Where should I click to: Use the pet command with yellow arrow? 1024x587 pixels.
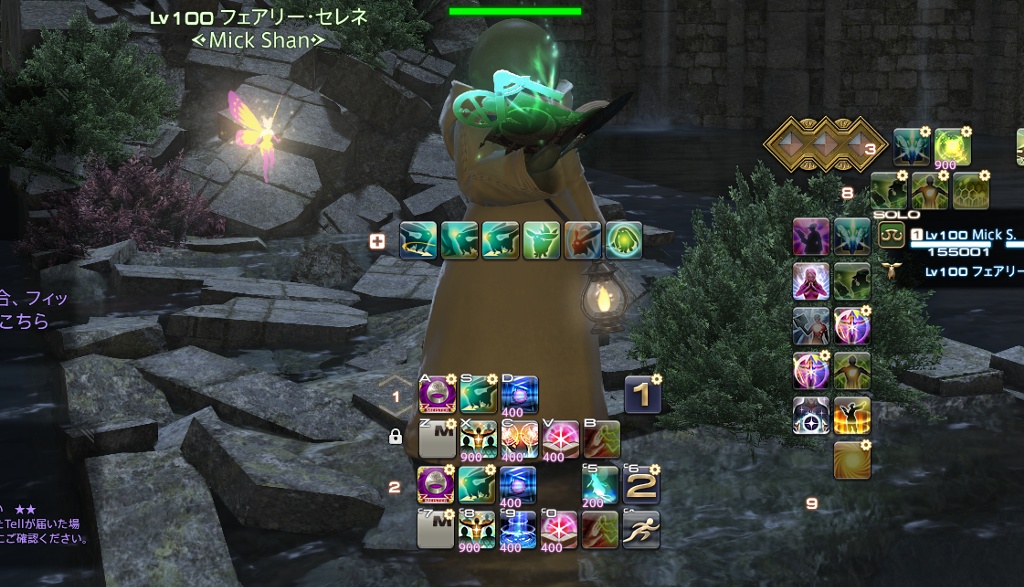pyautogui.click(x=418, y=241)
